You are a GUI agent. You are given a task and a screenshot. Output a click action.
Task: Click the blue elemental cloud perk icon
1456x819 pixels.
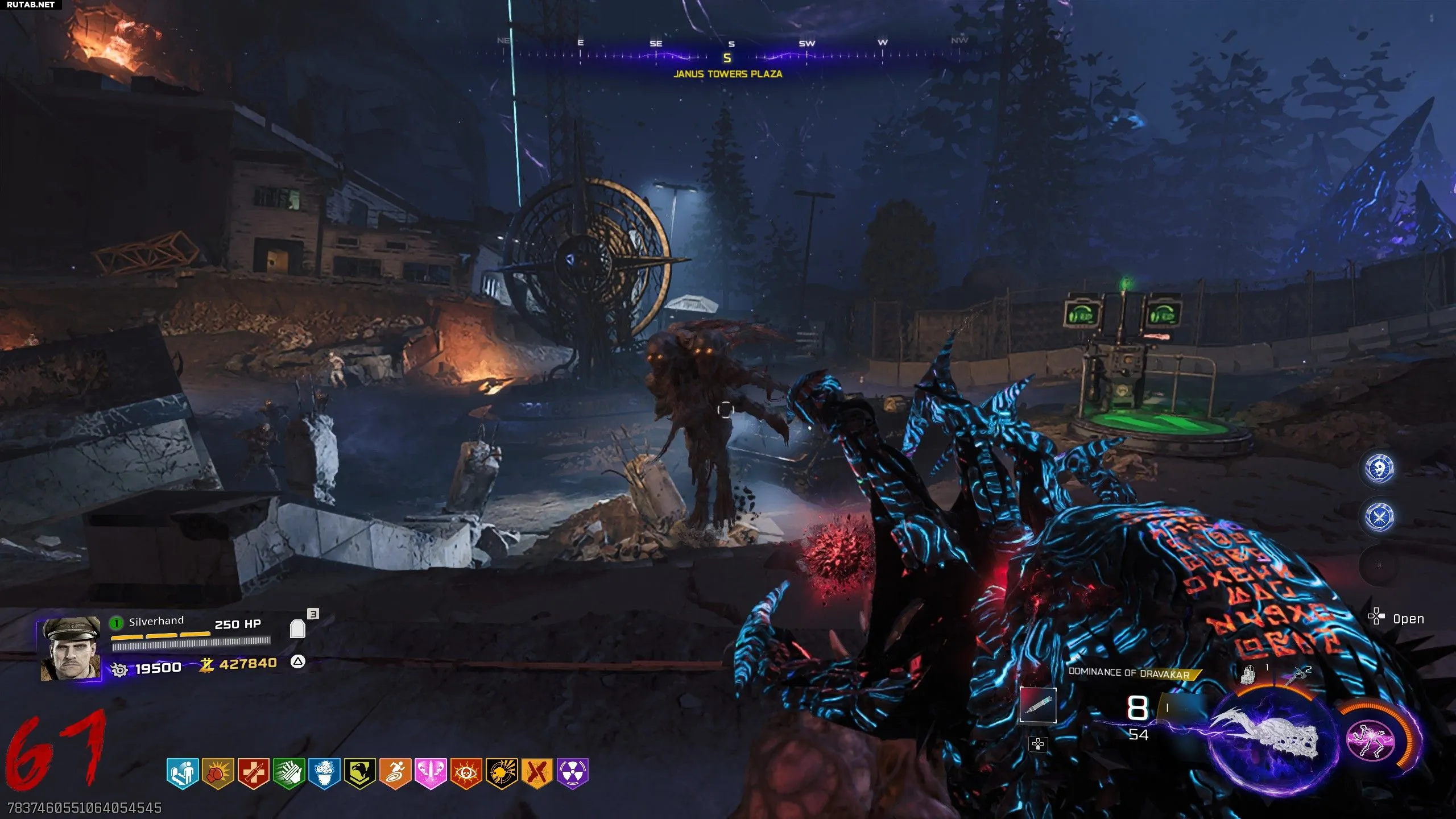(324, 773)
